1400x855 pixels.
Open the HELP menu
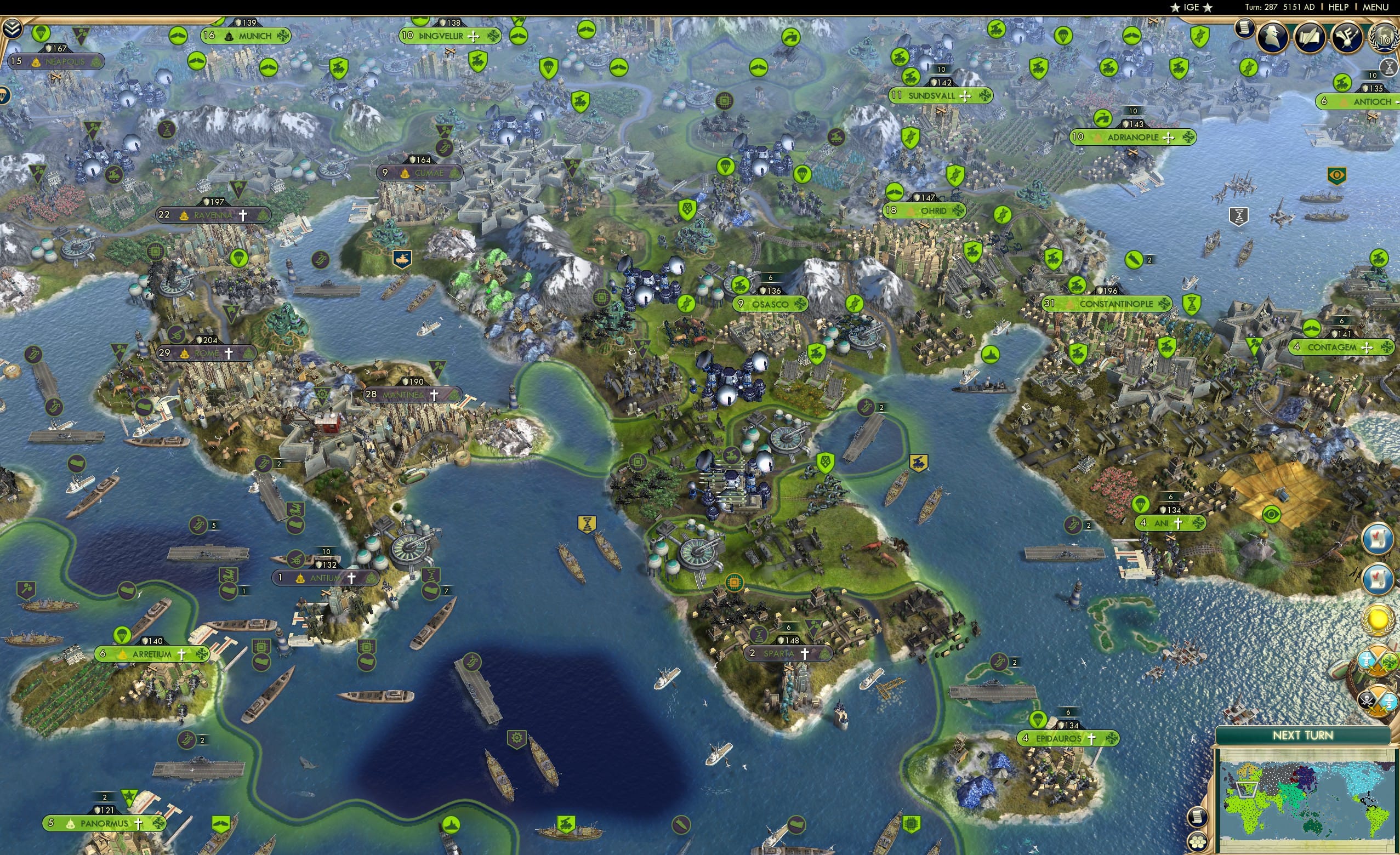[1339, 7]
